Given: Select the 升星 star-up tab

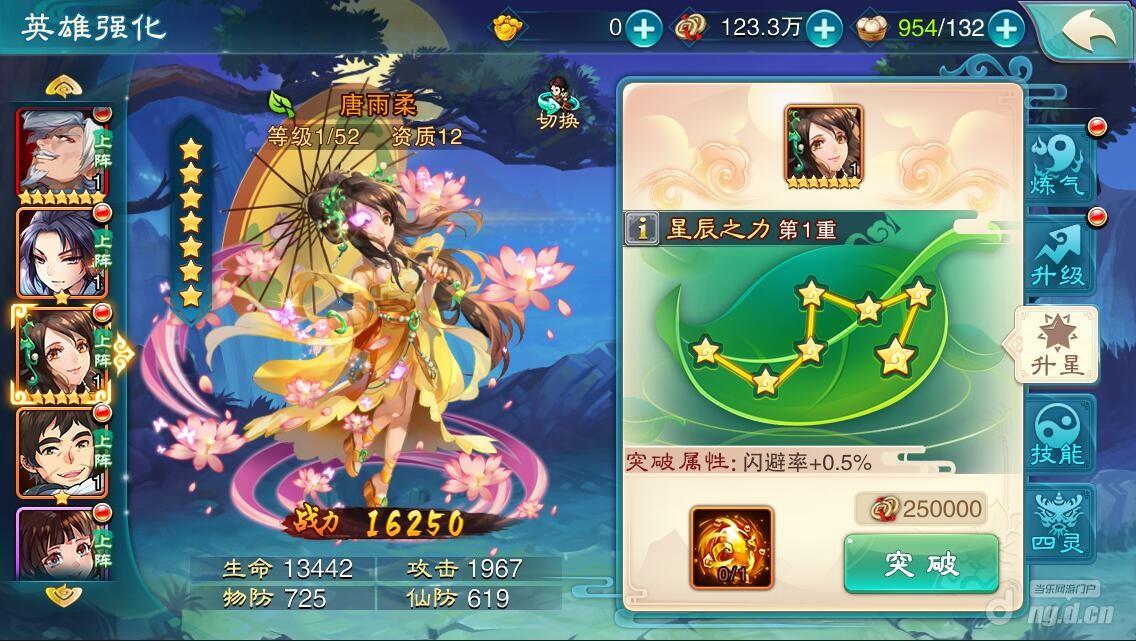Looking at the screenshot, I should 1058,346.
